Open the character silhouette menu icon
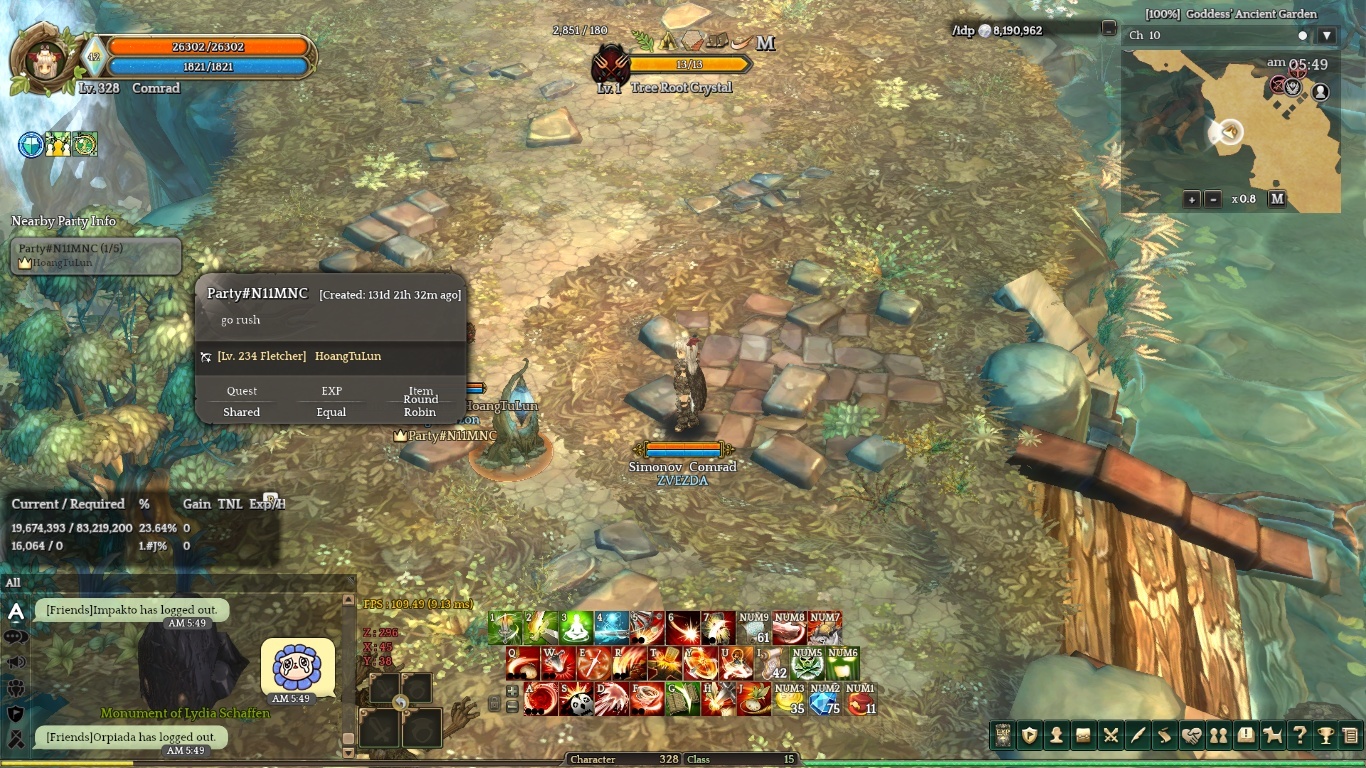Viewport: 1366px width, 768px height. (x=1056, y=736)
